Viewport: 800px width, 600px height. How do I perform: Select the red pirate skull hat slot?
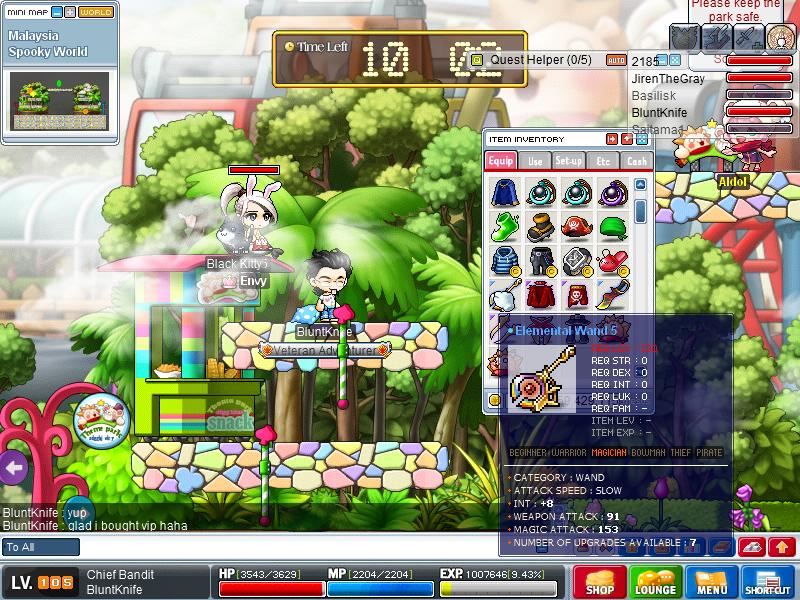click(576, 227)
